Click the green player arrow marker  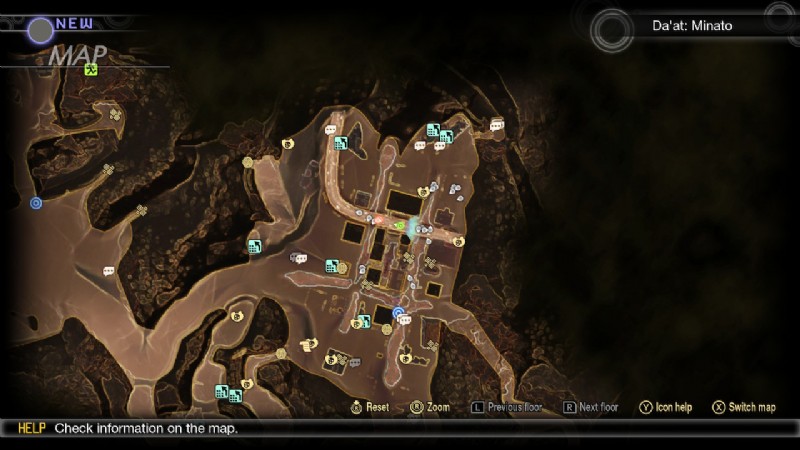pyautogui.click(x=399, y=226)
